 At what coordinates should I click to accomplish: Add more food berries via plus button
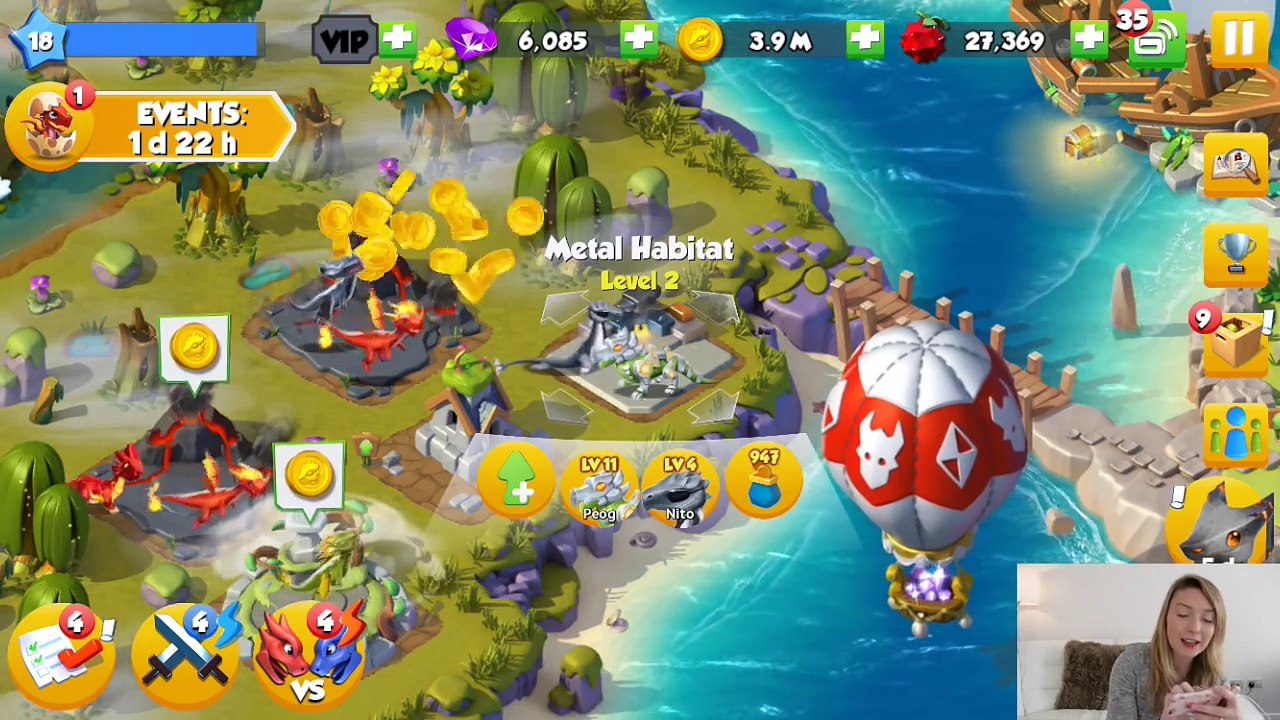[x=1088, y=40]
